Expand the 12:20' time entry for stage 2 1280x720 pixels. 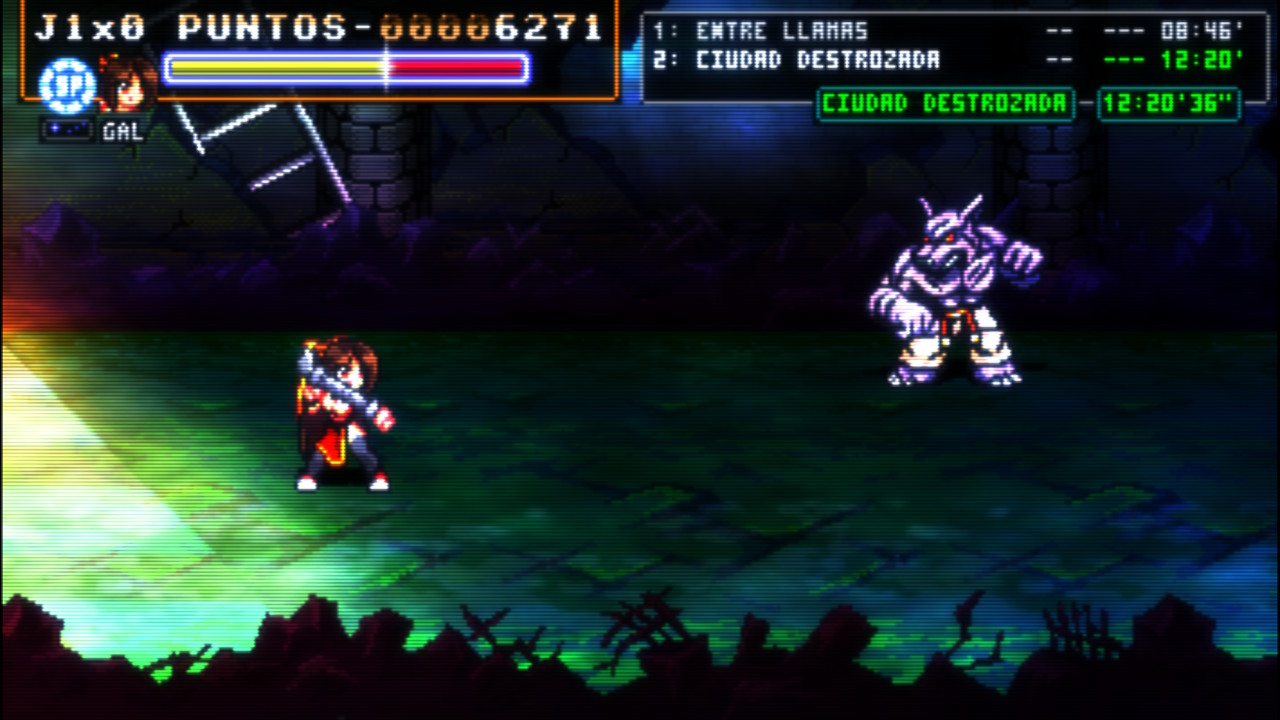[1218, 60]
